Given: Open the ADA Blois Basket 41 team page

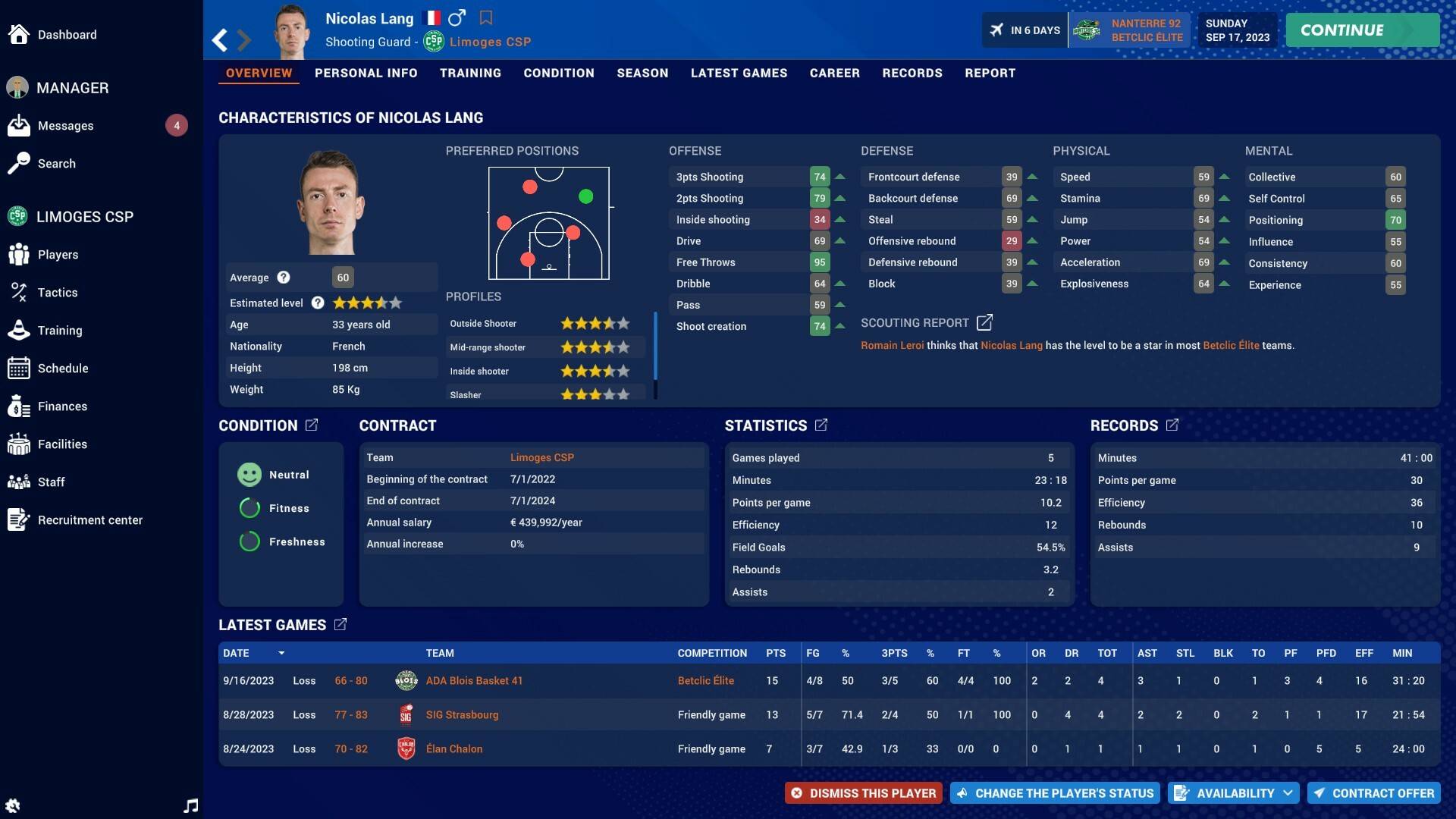Looking at the screenshot, I should (475, 680).
